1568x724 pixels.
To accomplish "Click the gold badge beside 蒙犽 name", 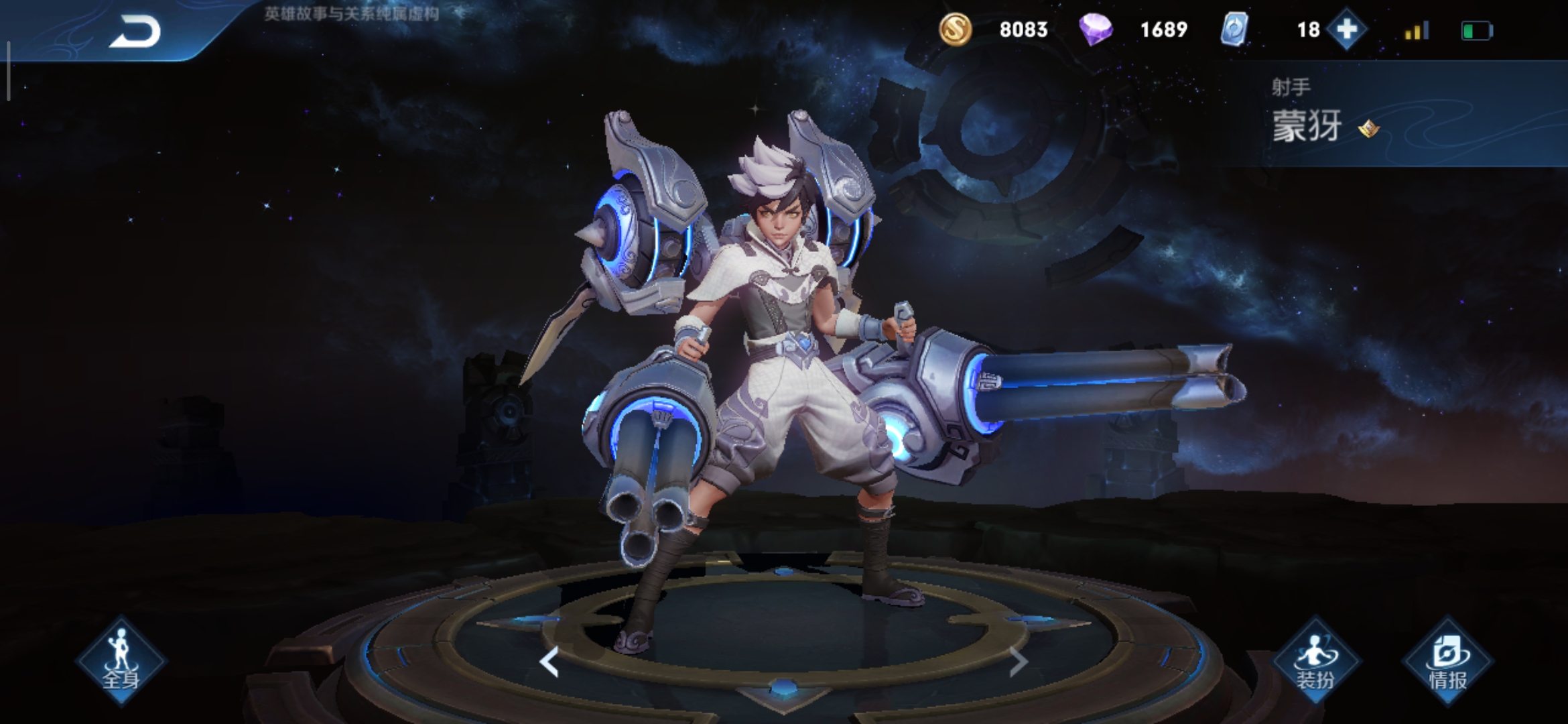I will click(1368, 127).
